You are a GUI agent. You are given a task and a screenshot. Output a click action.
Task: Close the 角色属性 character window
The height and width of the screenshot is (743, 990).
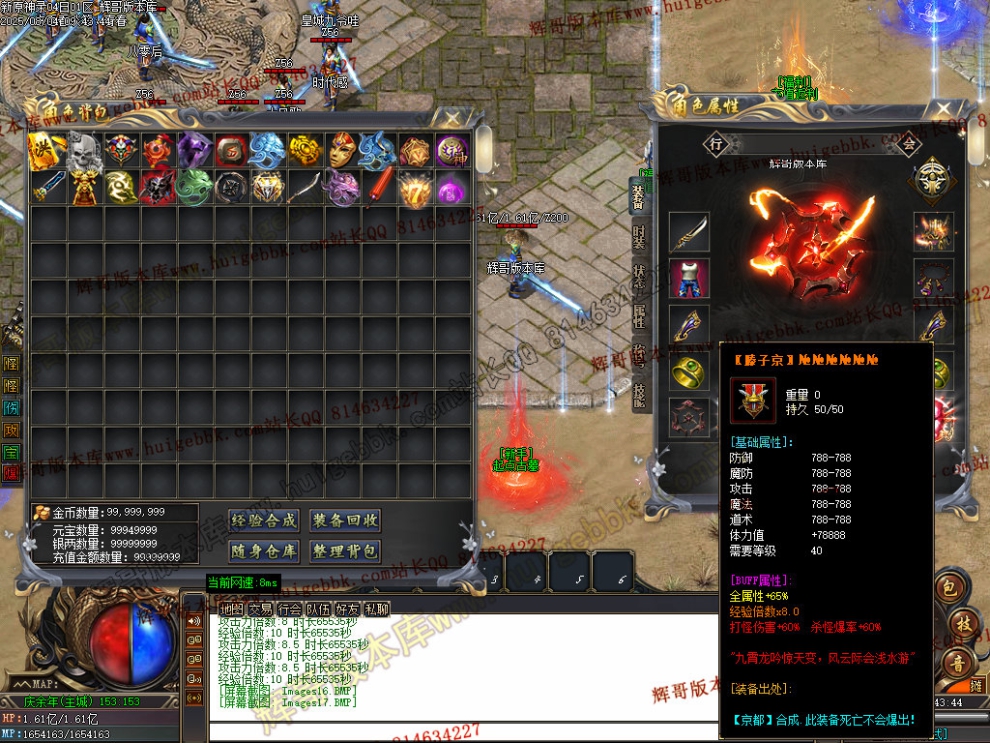pyautogui.click(x=942, y=109)
